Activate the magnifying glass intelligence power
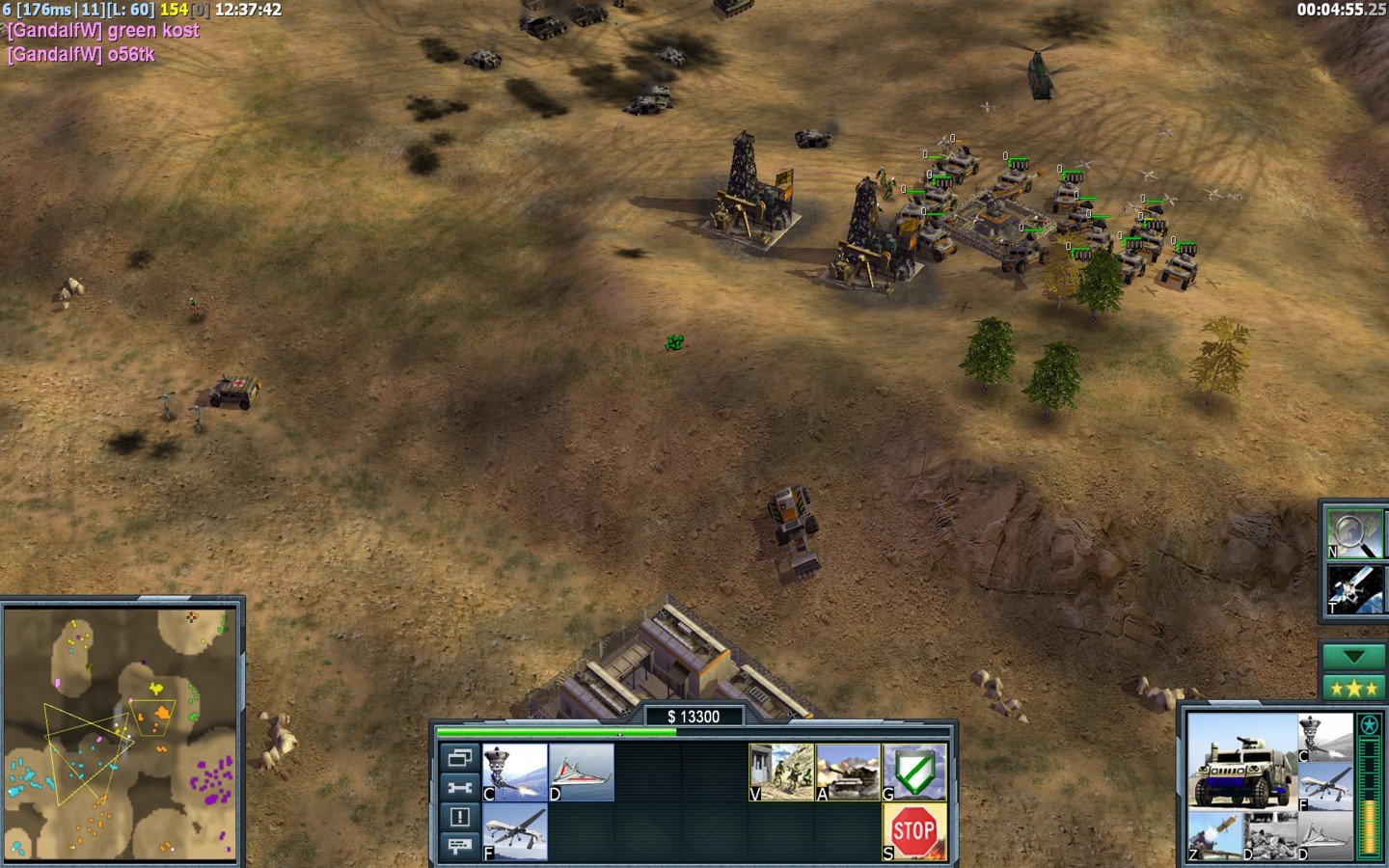 1353,534
